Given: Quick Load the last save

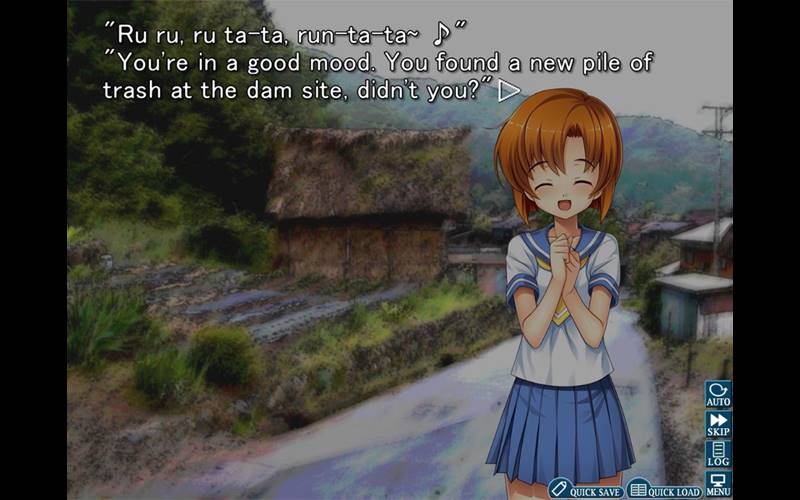Looking at the screenshot, I should coord(664,490).
